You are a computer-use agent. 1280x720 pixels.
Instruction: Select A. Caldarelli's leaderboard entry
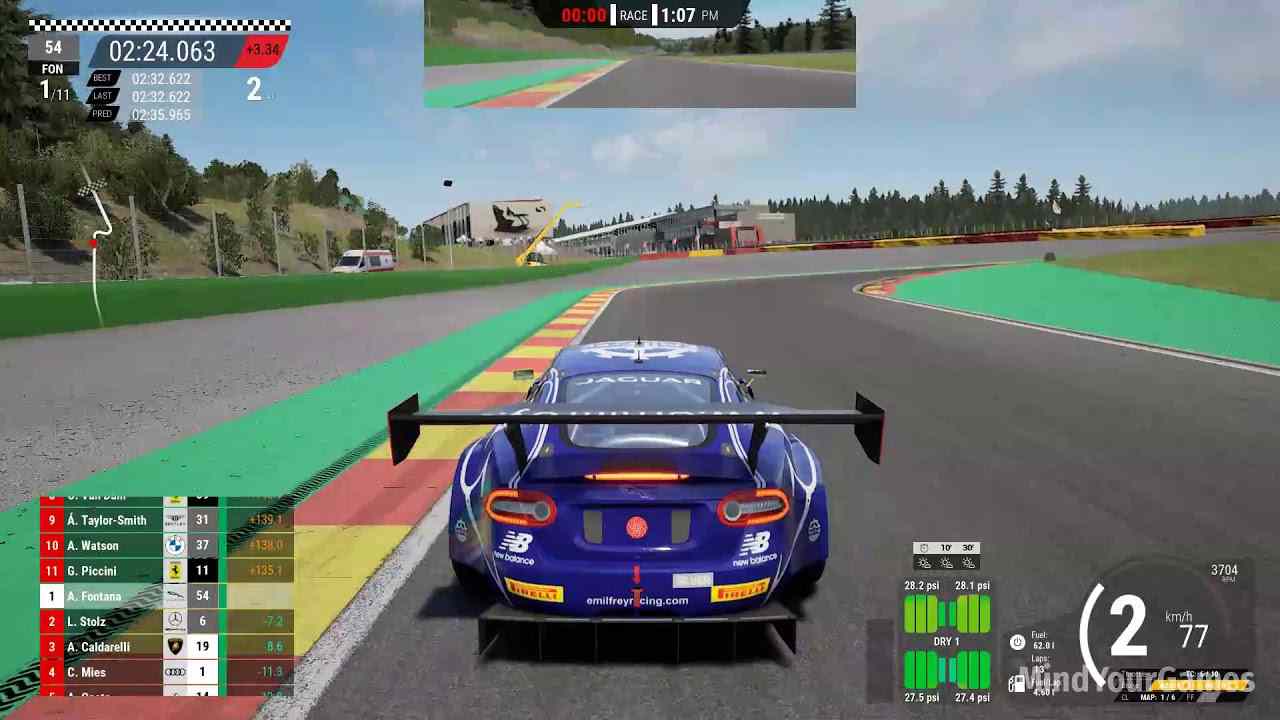[165, 647]
